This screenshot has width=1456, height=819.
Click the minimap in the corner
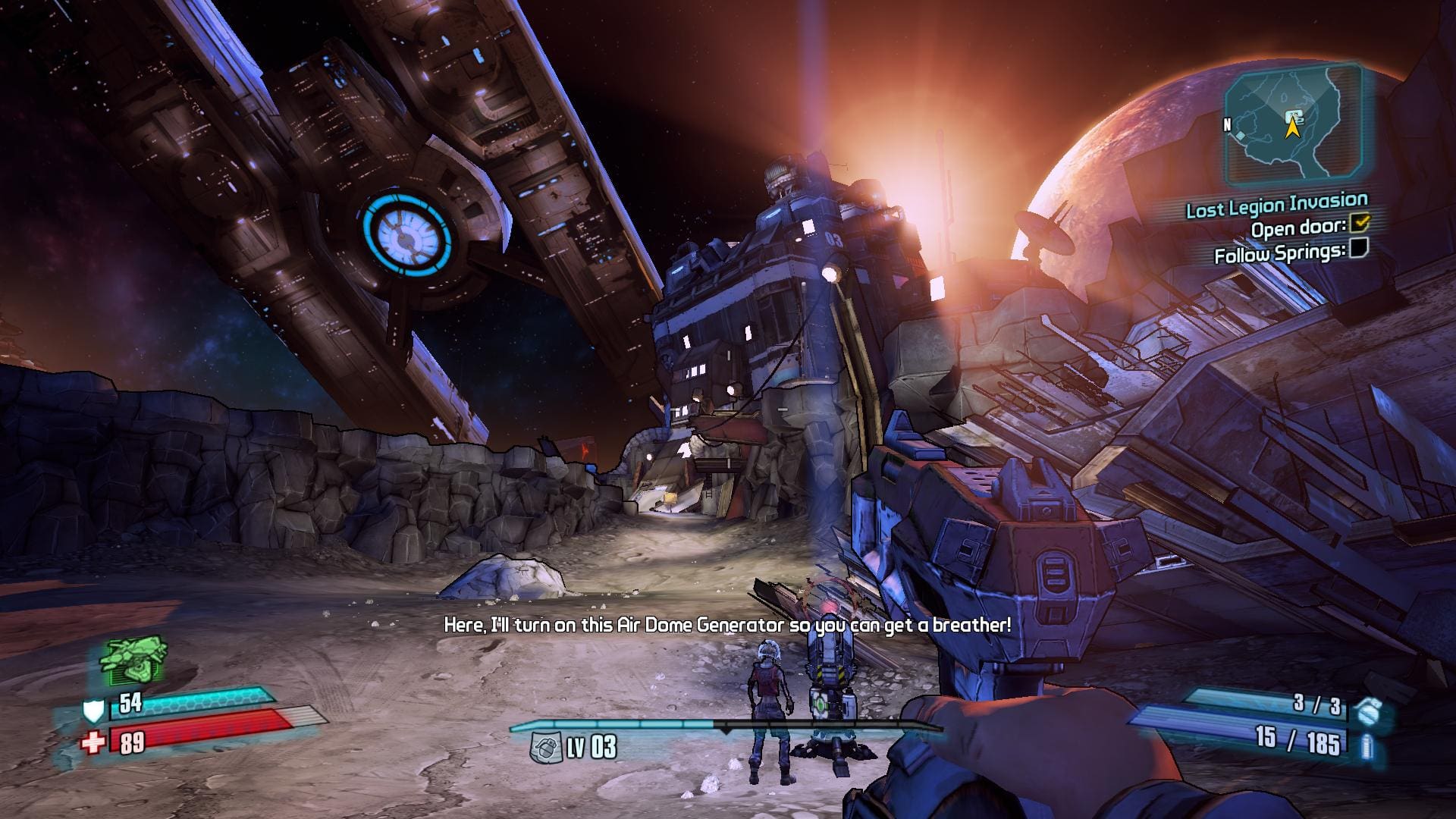[1293, 125]
